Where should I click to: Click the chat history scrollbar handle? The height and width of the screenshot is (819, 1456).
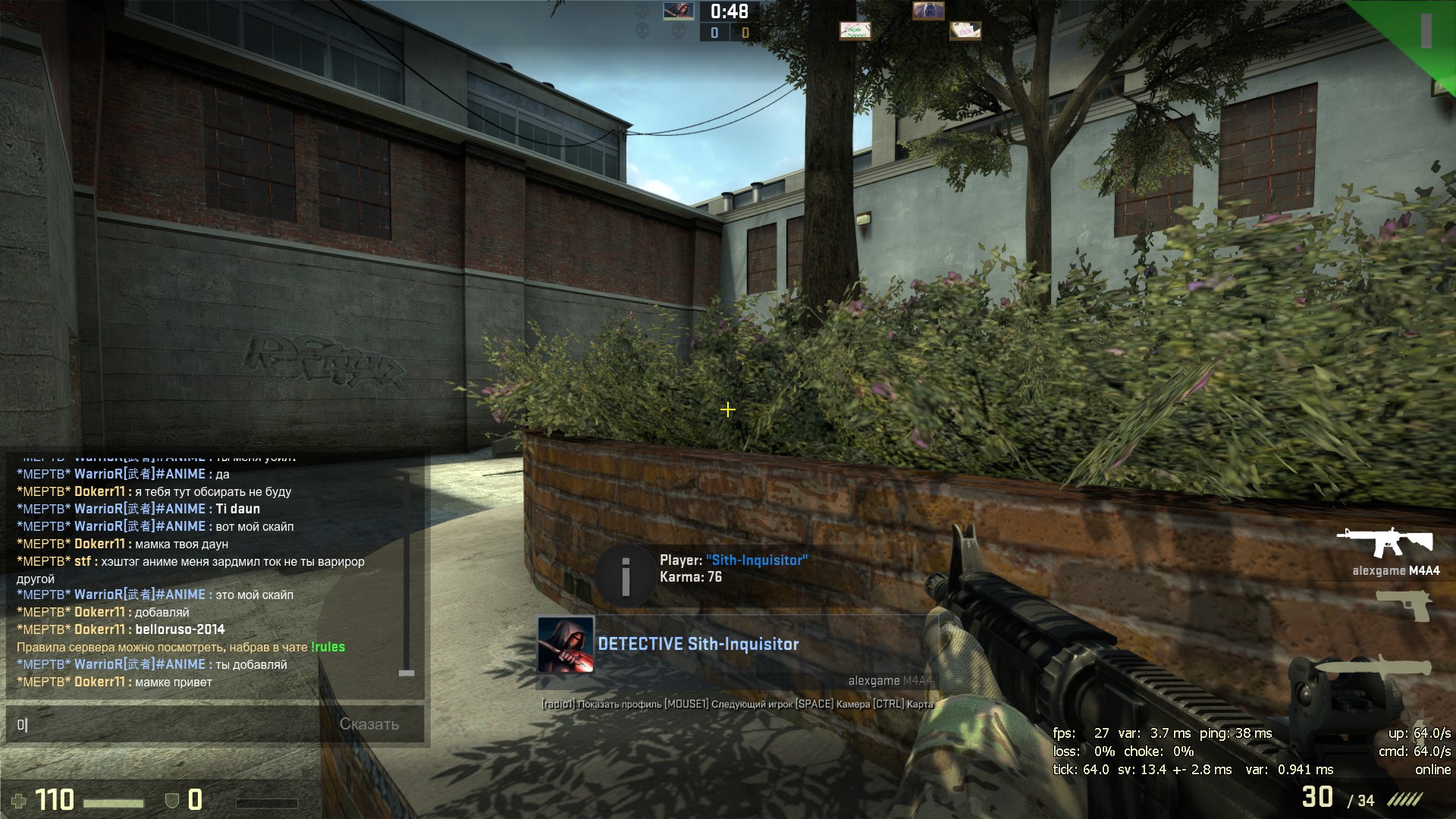point(406,673)
